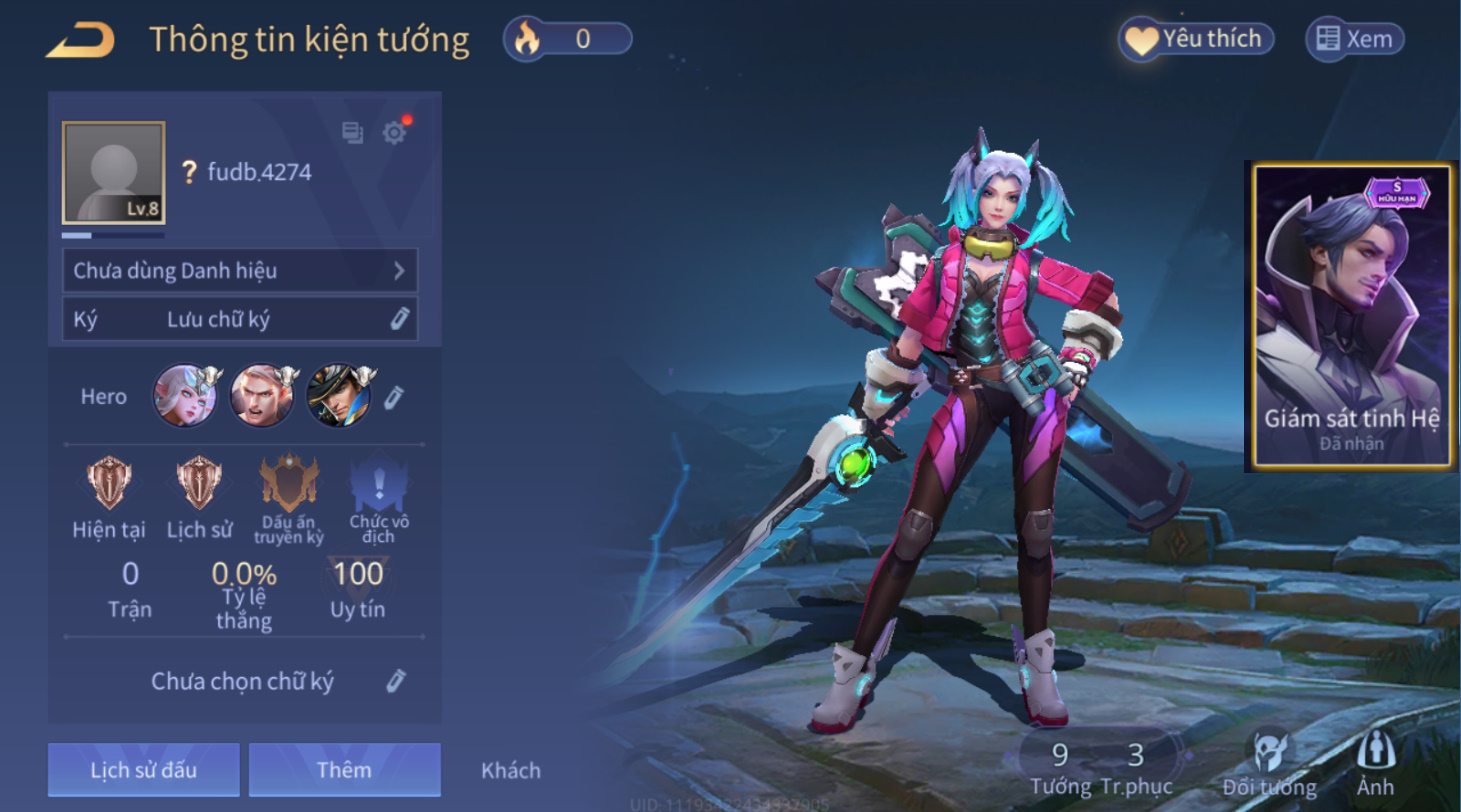The height and width of the screenshot is (812, 1461).
Task: Click the Yêu thích heart button
Action: (x=1196, y=39)
